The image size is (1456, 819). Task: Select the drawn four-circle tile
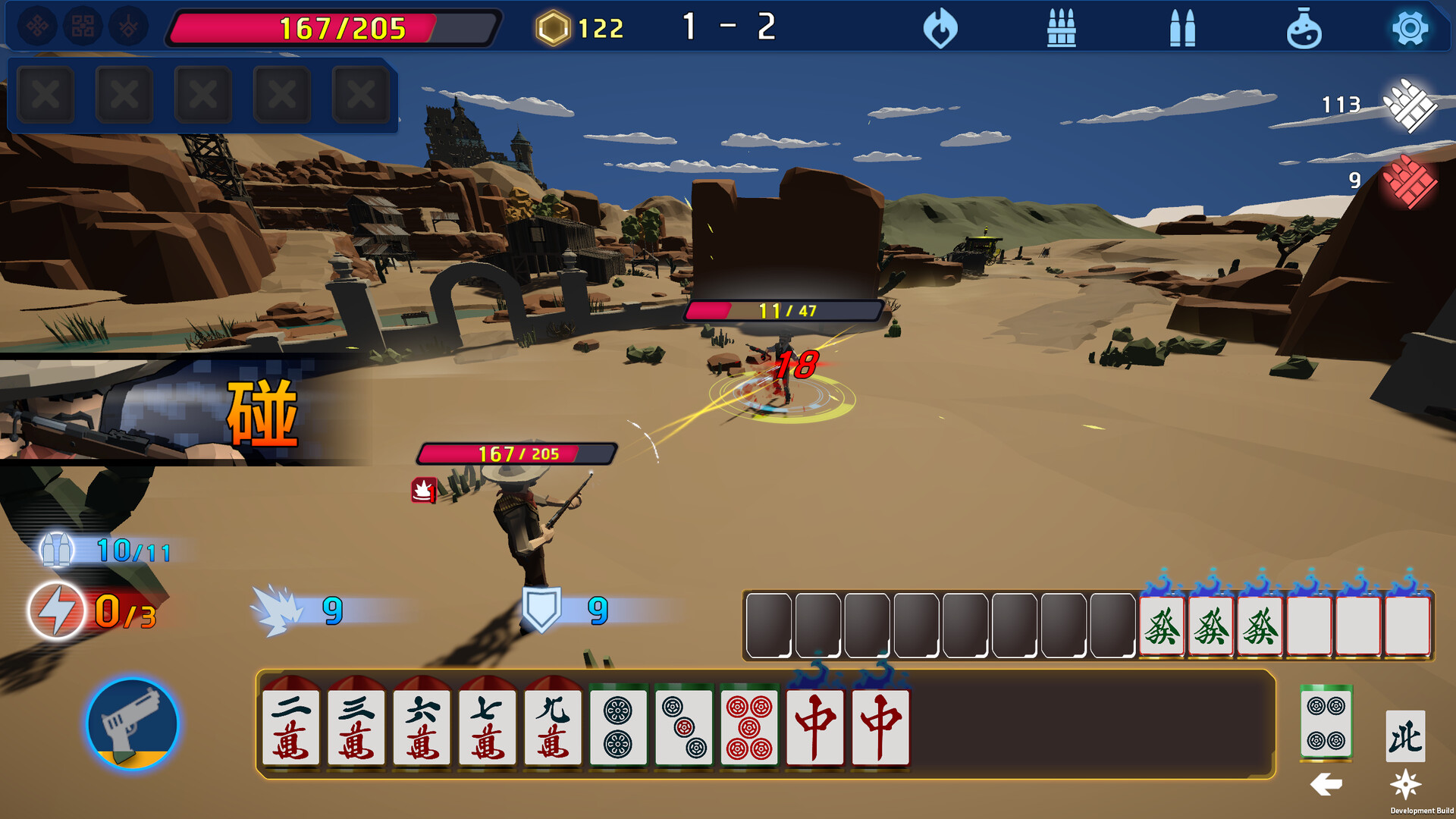point(1326,724)
